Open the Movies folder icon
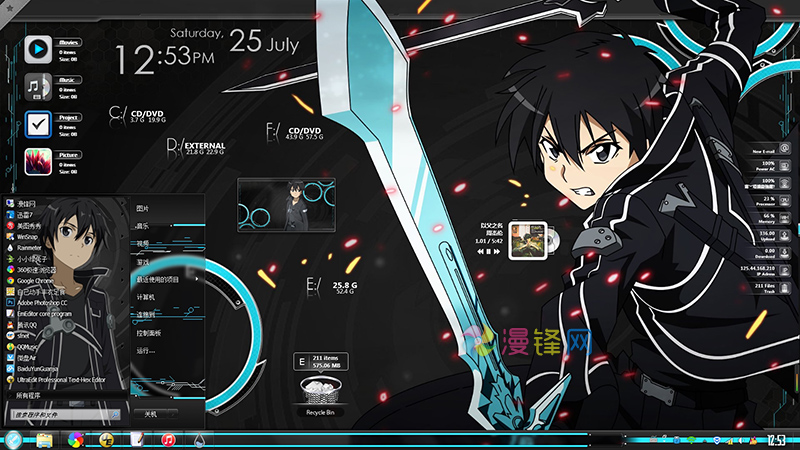The height and width of the screenshot is (450, 800). point(38,47)
